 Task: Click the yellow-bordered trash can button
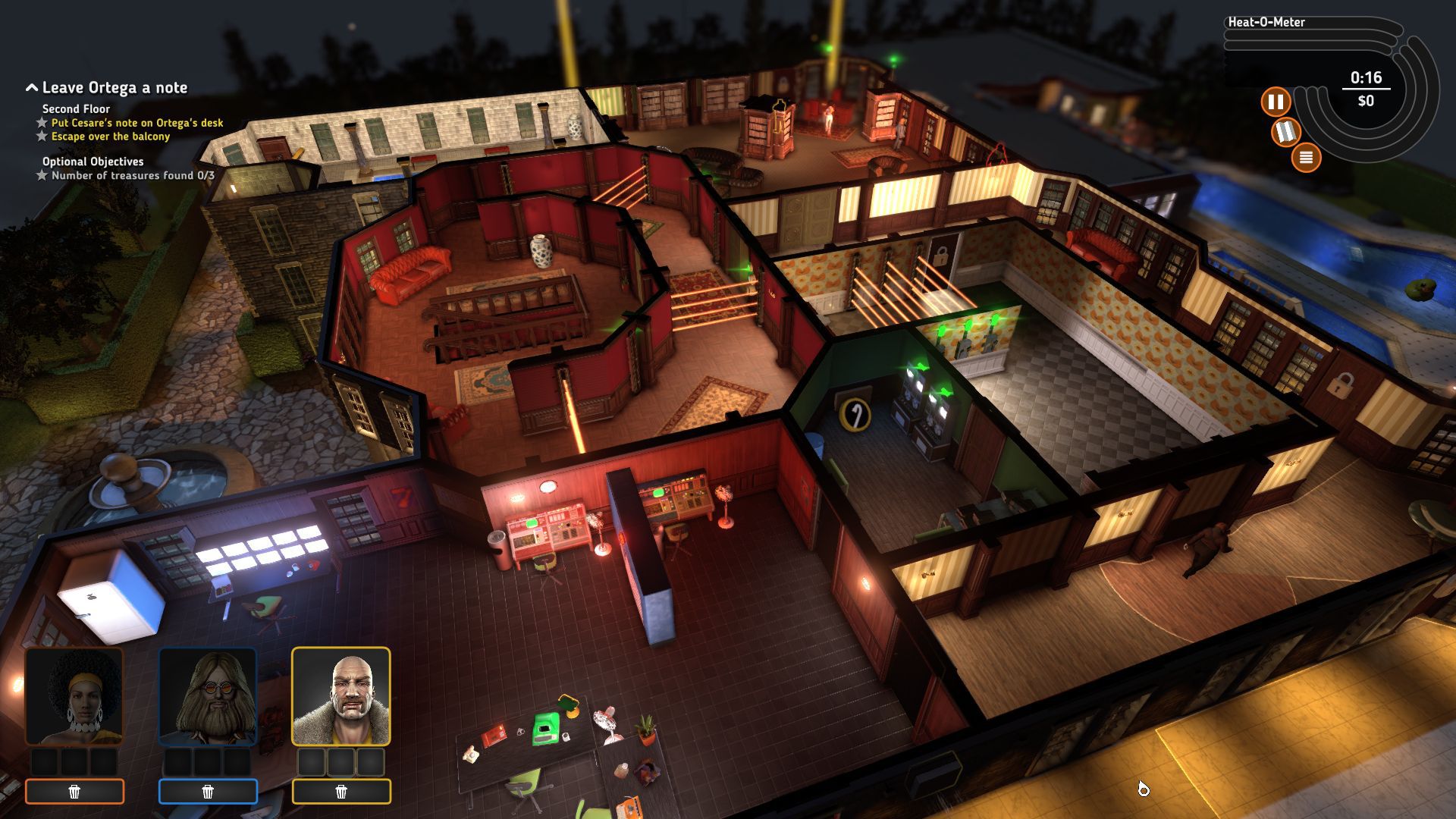341,792
